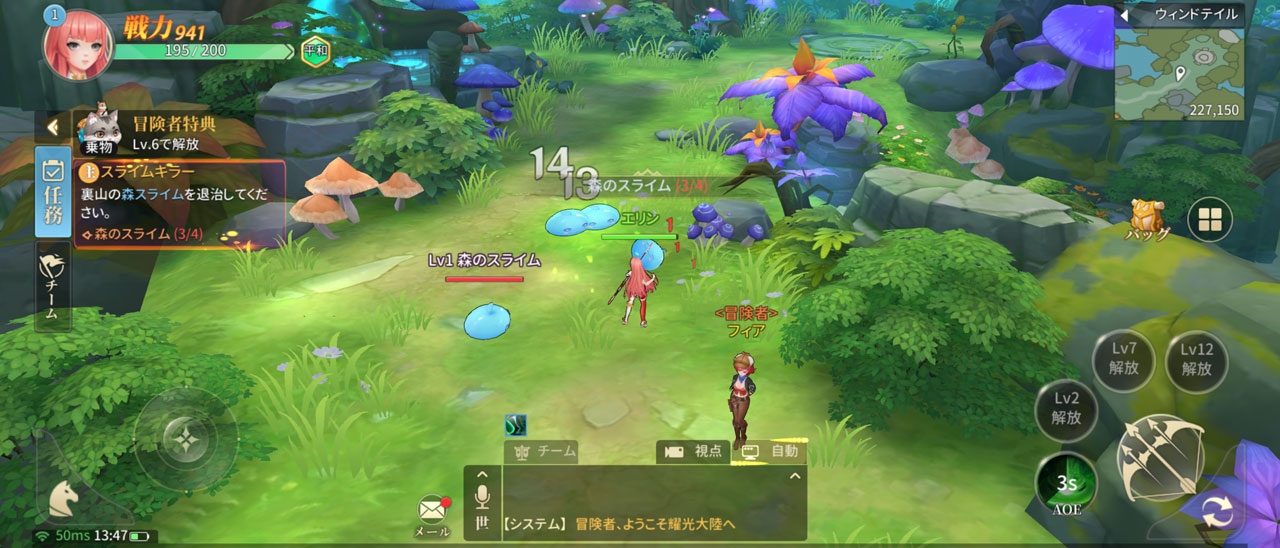This screenshot has height=548, width=1280.
Task: Tap the locked Lv2 解放 skill slot
Action: click(1066, 409)
